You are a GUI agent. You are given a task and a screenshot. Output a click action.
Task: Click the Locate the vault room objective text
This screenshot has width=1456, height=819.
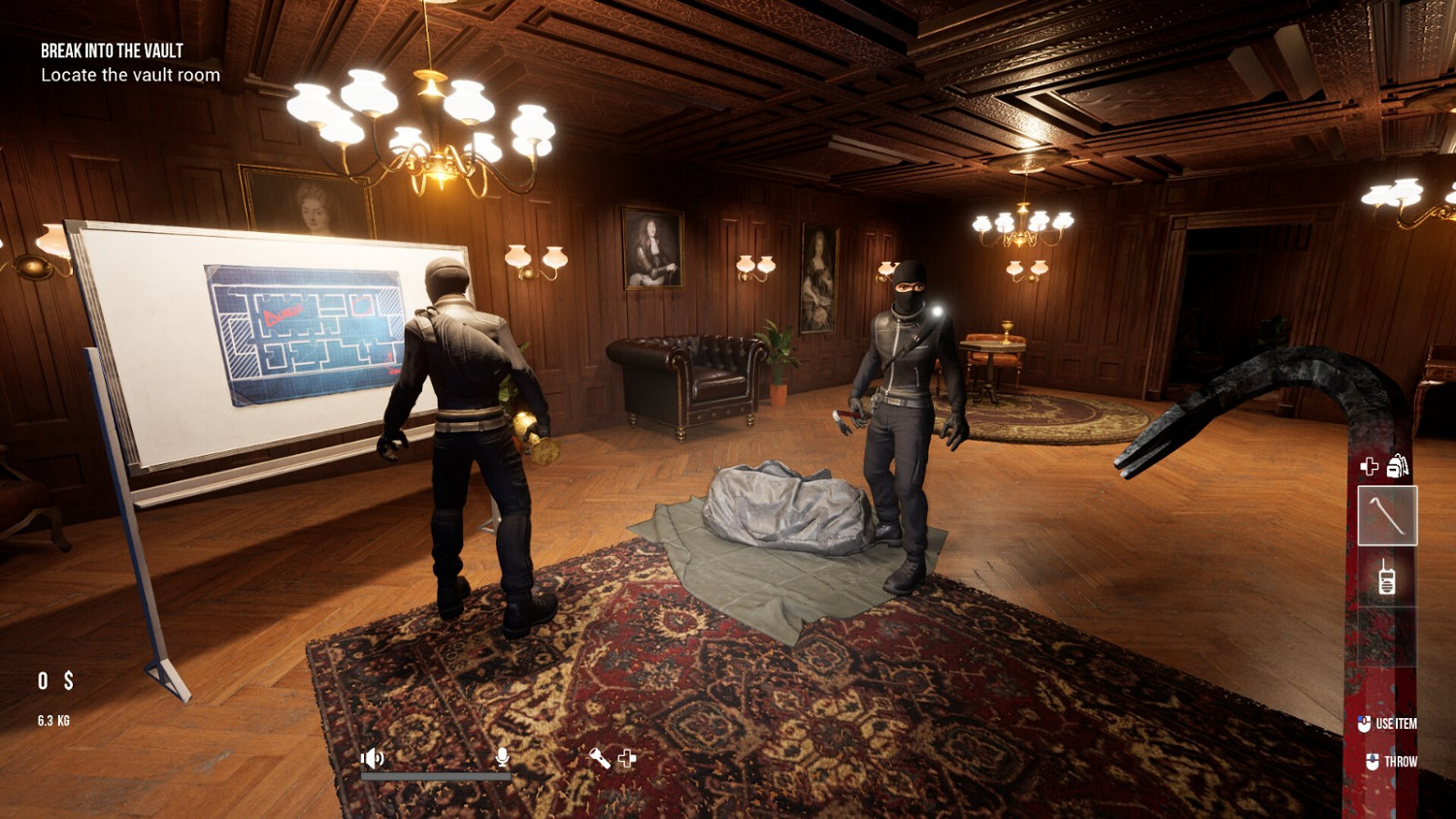pos(129,75)
